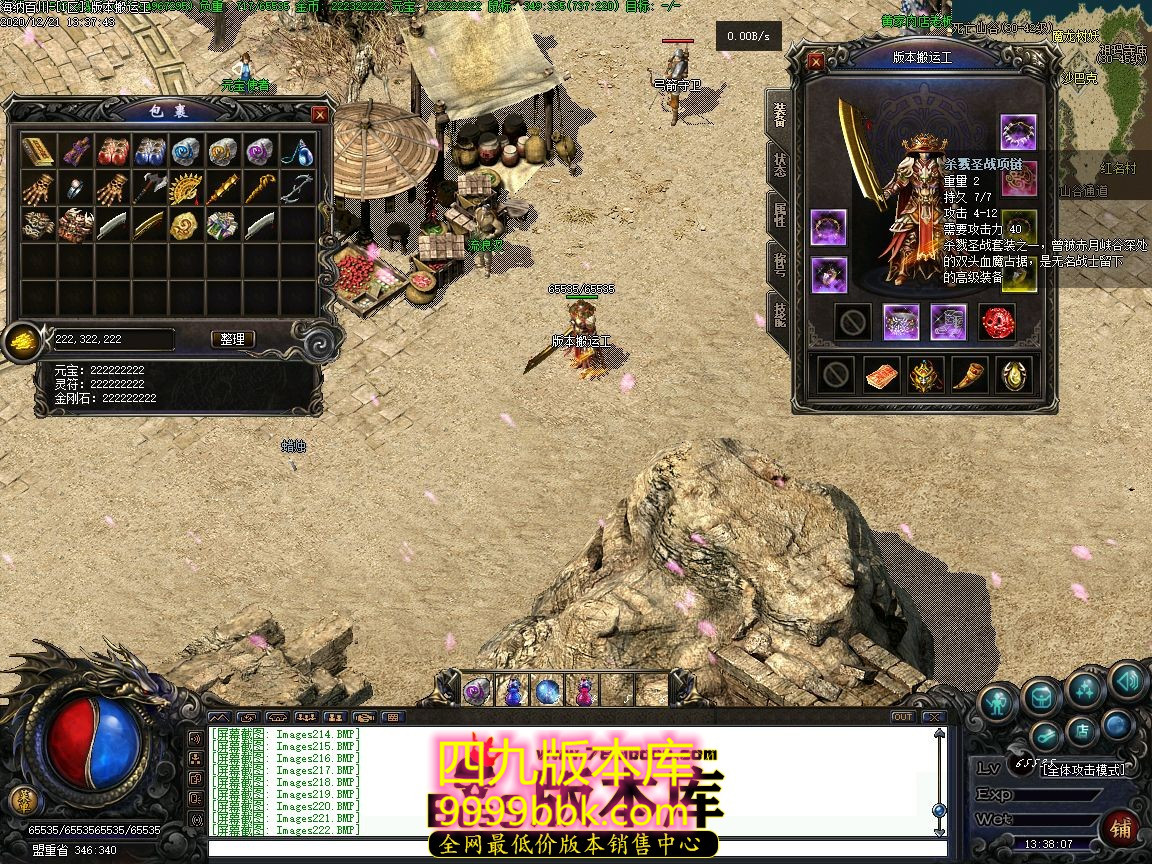Viewport: 1152px width, 864px height.
Task: Open the 铺 shop button
Action: (1121, 829)
